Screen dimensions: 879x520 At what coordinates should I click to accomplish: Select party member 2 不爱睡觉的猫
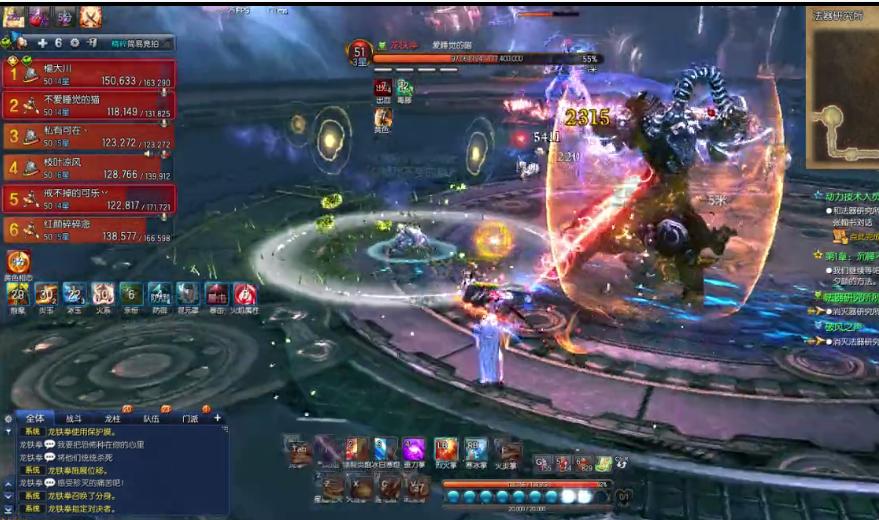coord(90,105)
